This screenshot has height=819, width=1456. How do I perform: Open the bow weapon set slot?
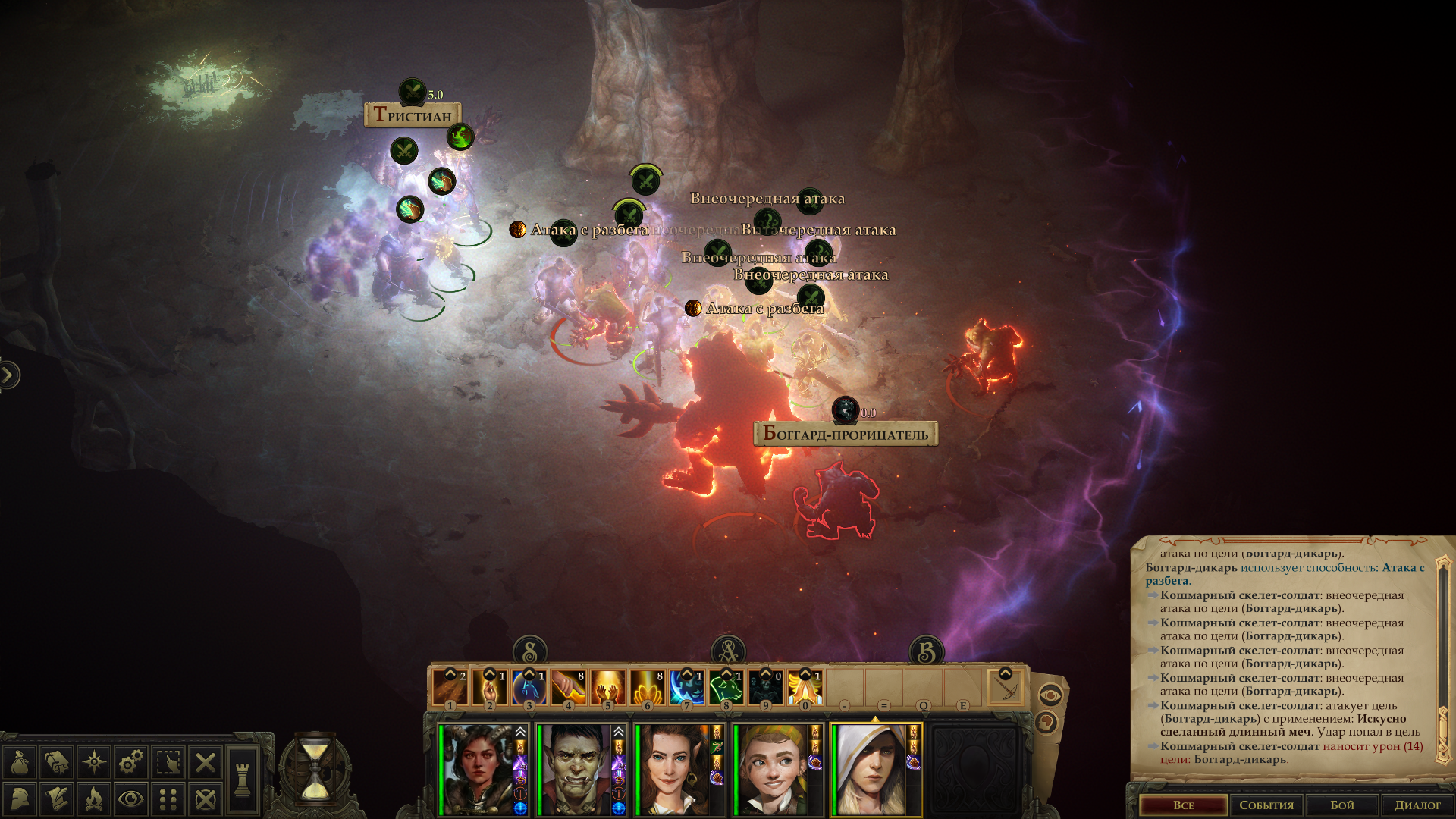[x=1006, y=687]
